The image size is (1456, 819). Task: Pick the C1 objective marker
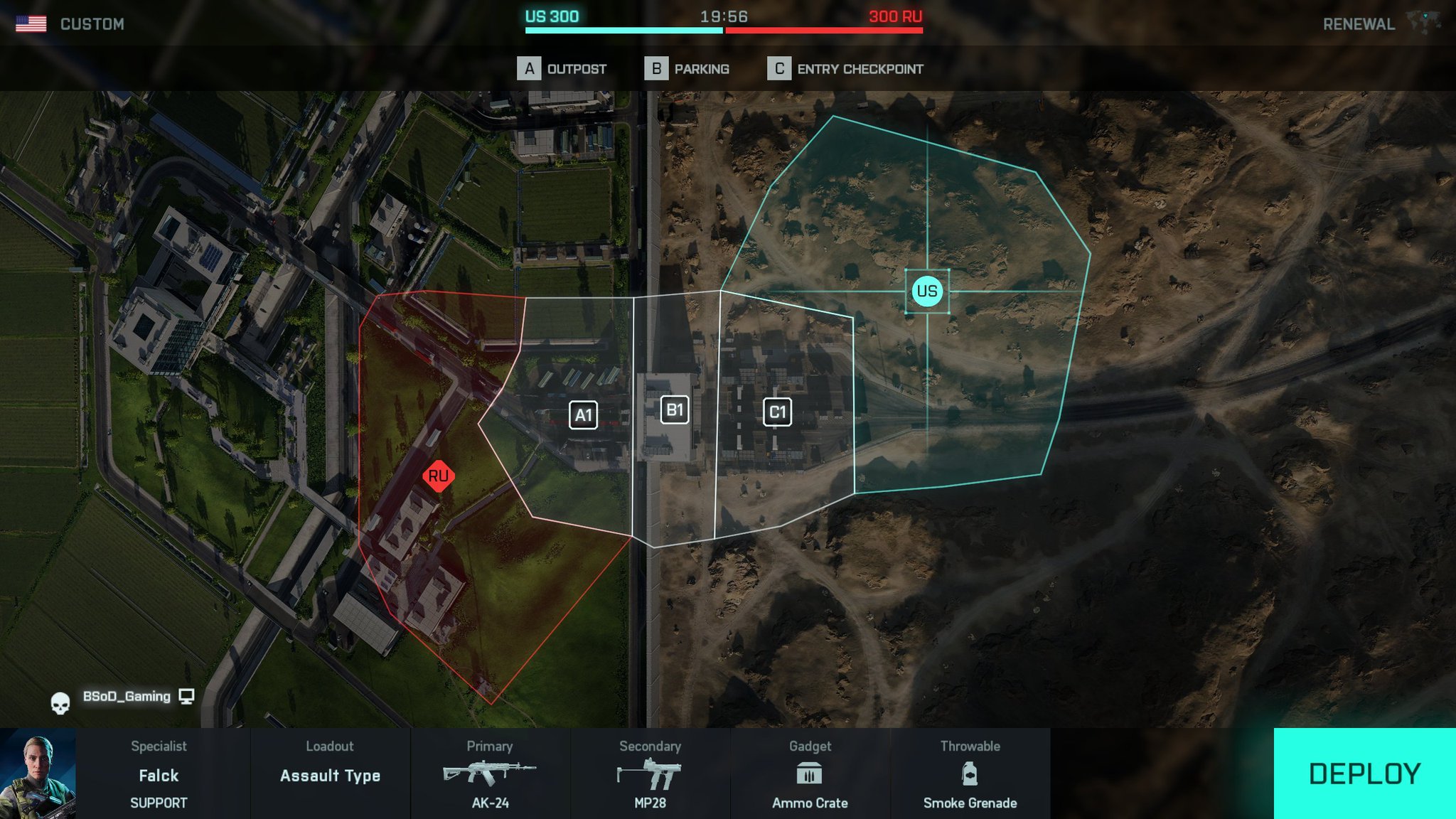[x=777, y=412]
